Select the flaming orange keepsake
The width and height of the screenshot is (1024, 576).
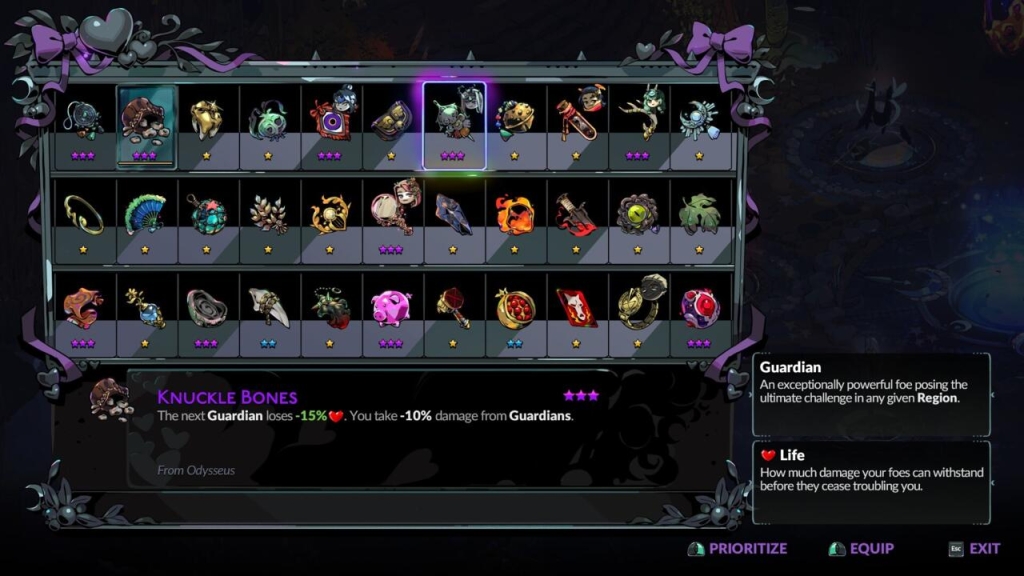[x=516, y=214]
